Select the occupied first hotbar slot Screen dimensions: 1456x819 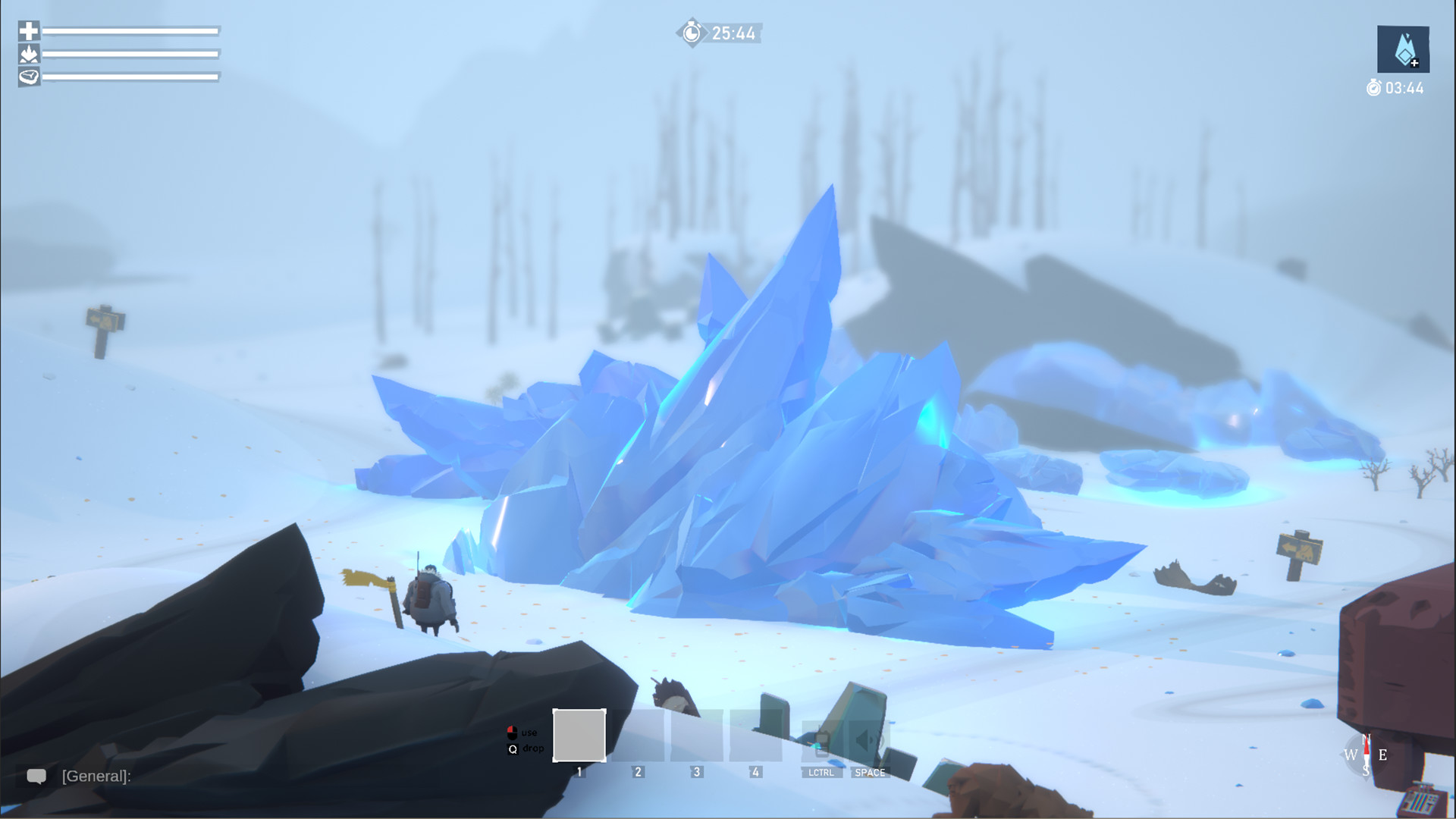pos(579,737)
